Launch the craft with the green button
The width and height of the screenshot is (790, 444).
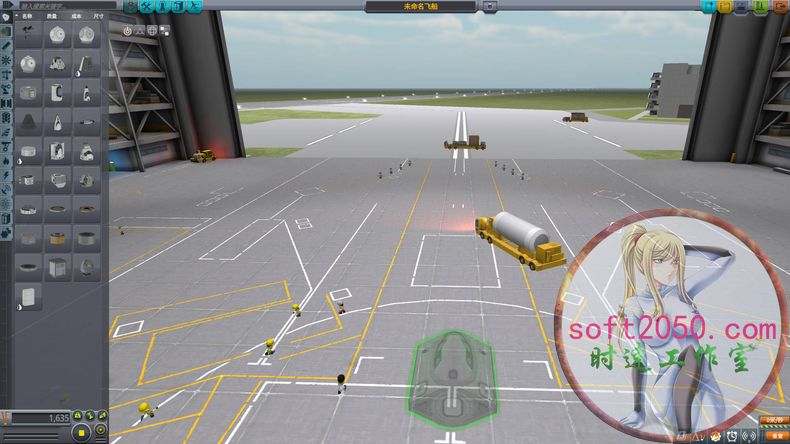[x=760, y=6]
